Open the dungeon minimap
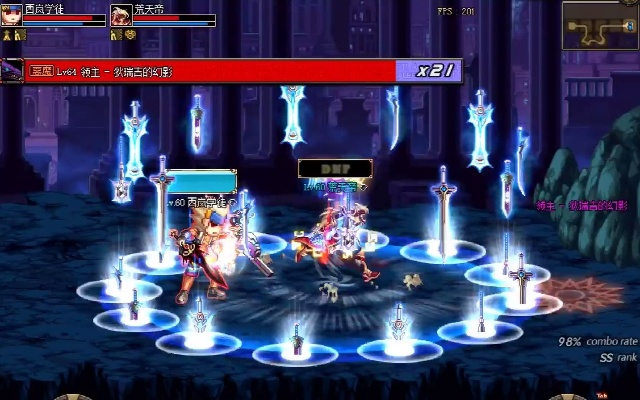Screen dimensions: 640x400 click(600, 25)
